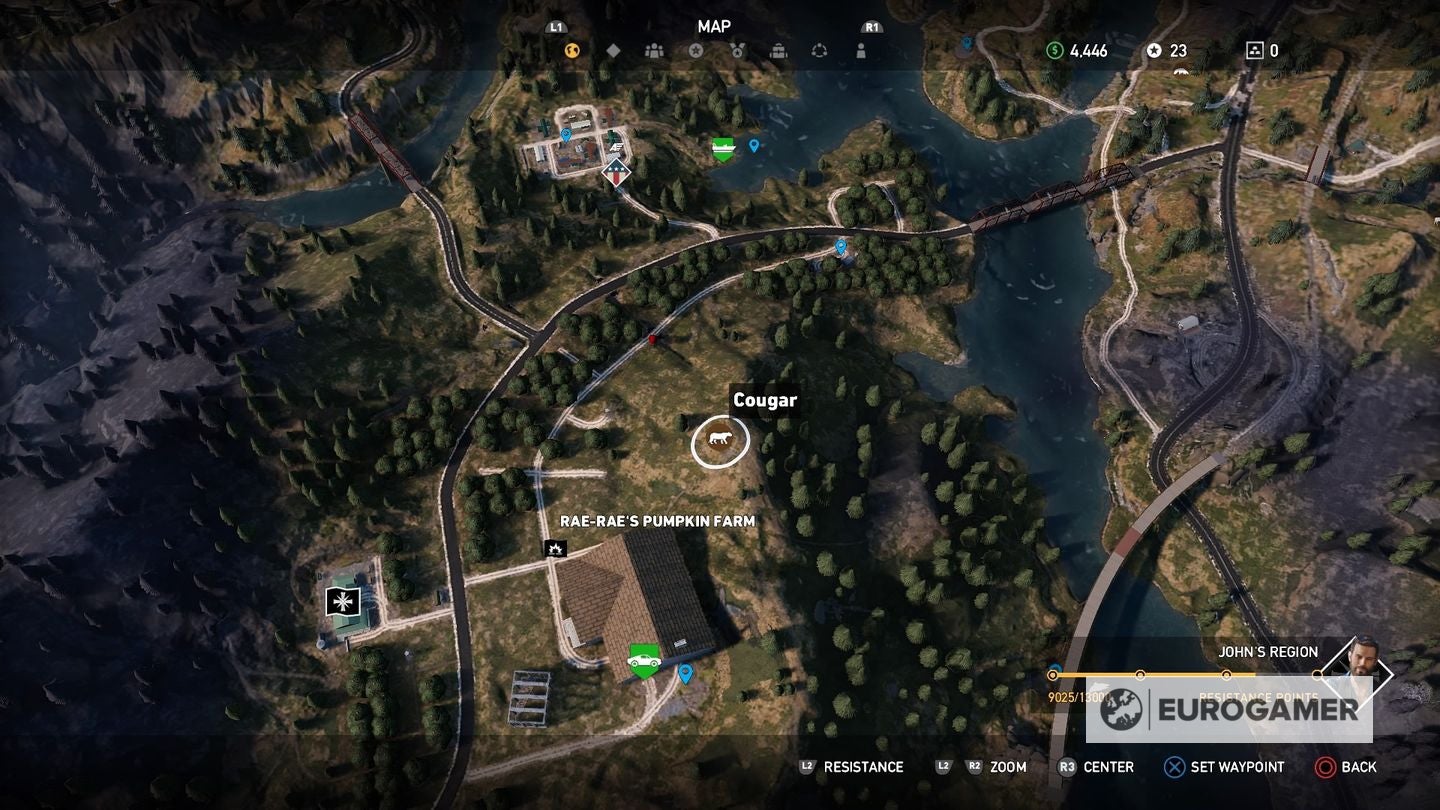Screen dimensions: 1440x810
Task: Select the co-op circle icon in top bar
Action: 821,50
